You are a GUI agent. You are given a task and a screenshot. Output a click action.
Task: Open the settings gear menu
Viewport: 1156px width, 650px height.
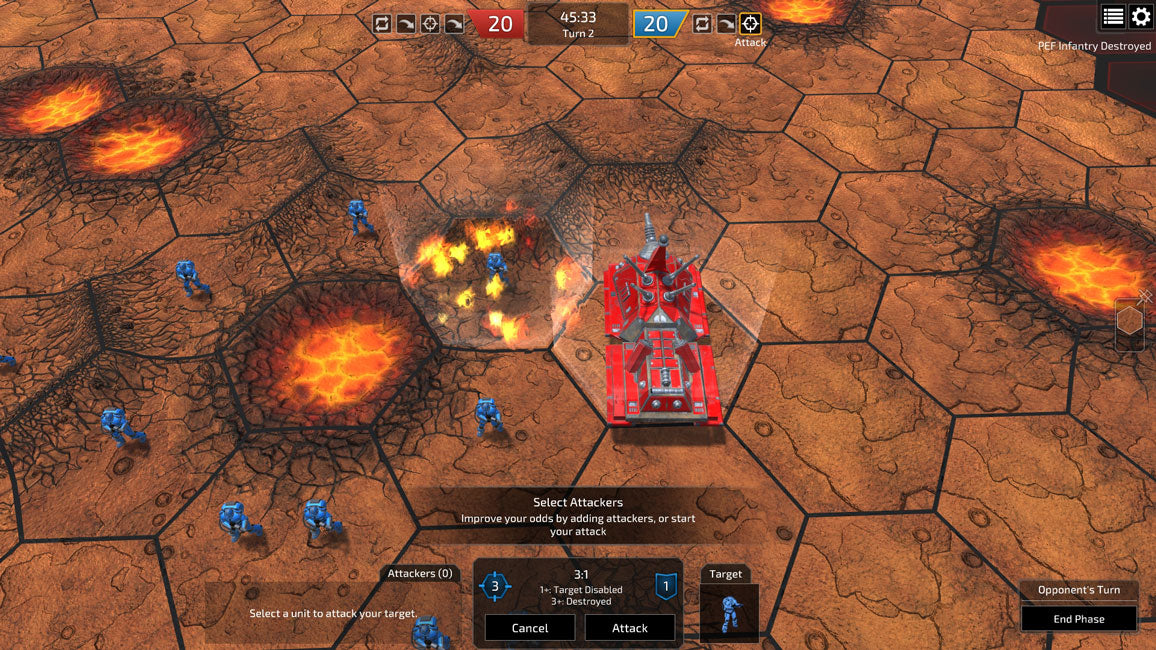pyautogui.click(x=1141, y=16)
